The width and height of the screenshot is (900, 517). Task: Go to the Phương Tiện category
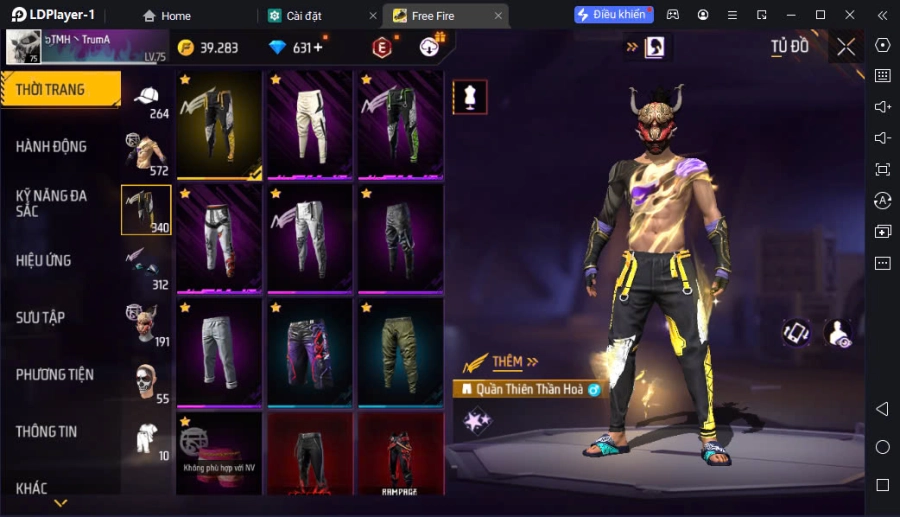(55, 375)
